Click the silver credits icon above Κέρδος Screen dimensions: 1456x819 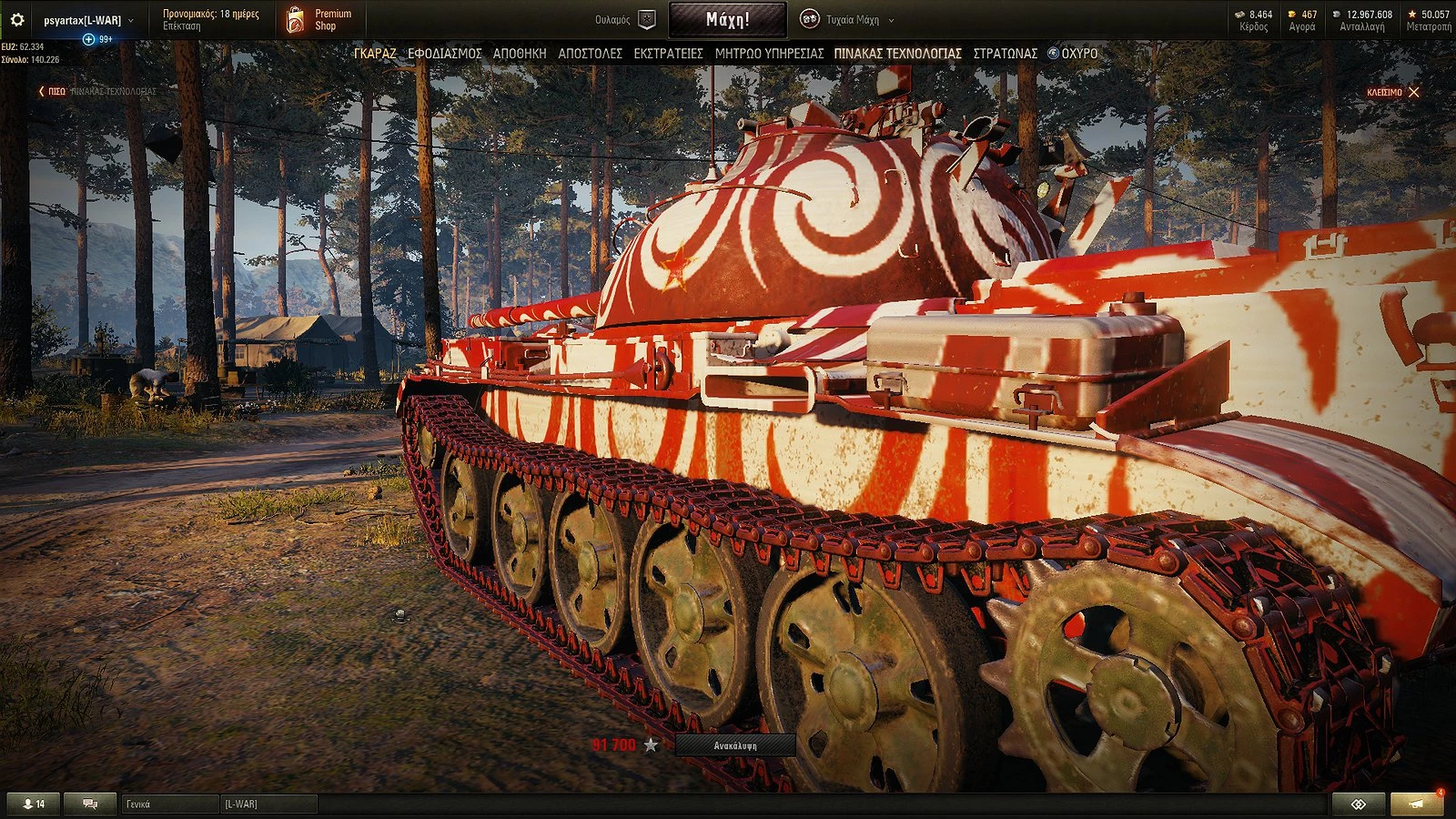tap(1241, 15)
